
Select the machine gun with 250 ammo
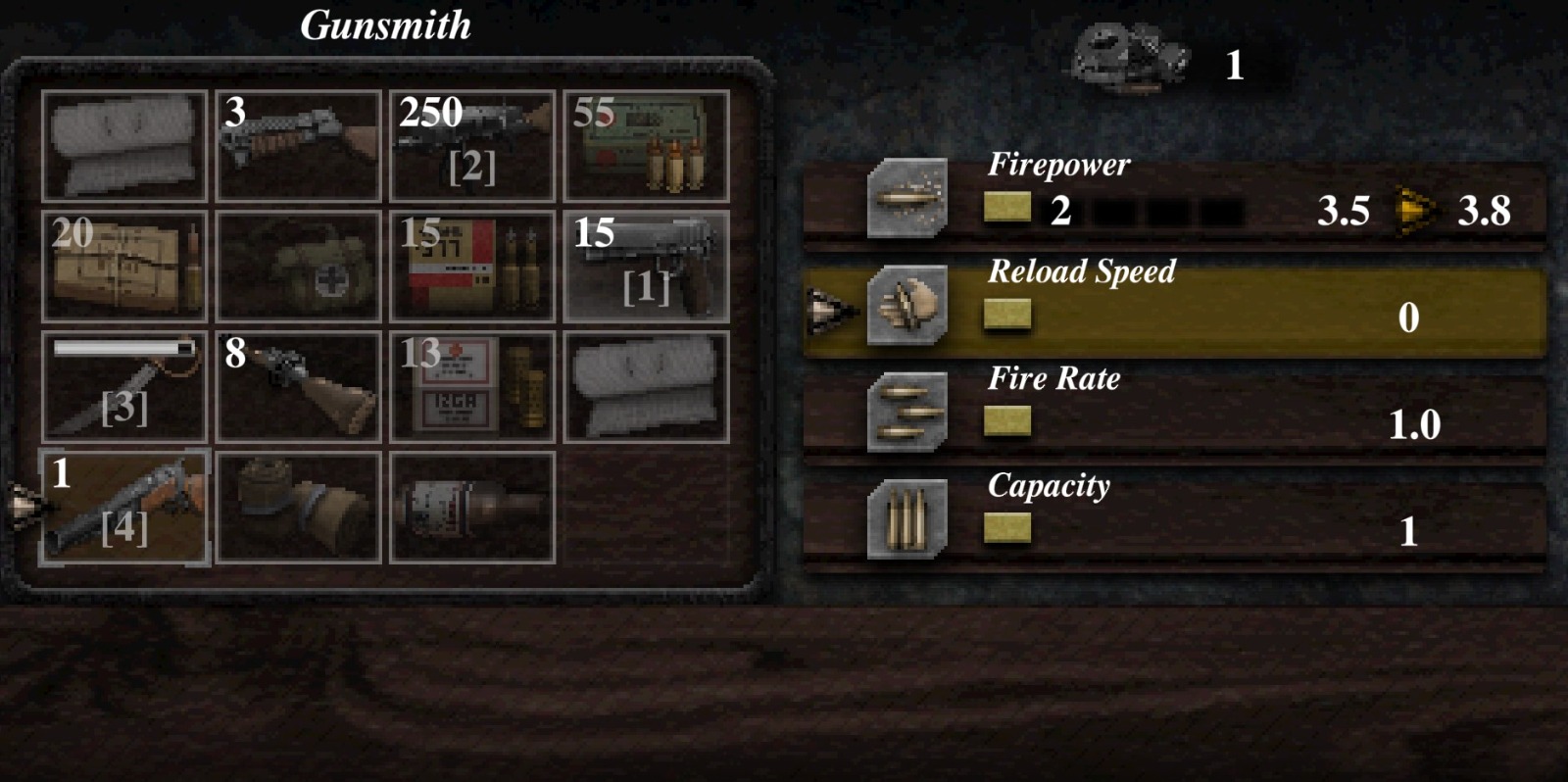coord(471,145)
